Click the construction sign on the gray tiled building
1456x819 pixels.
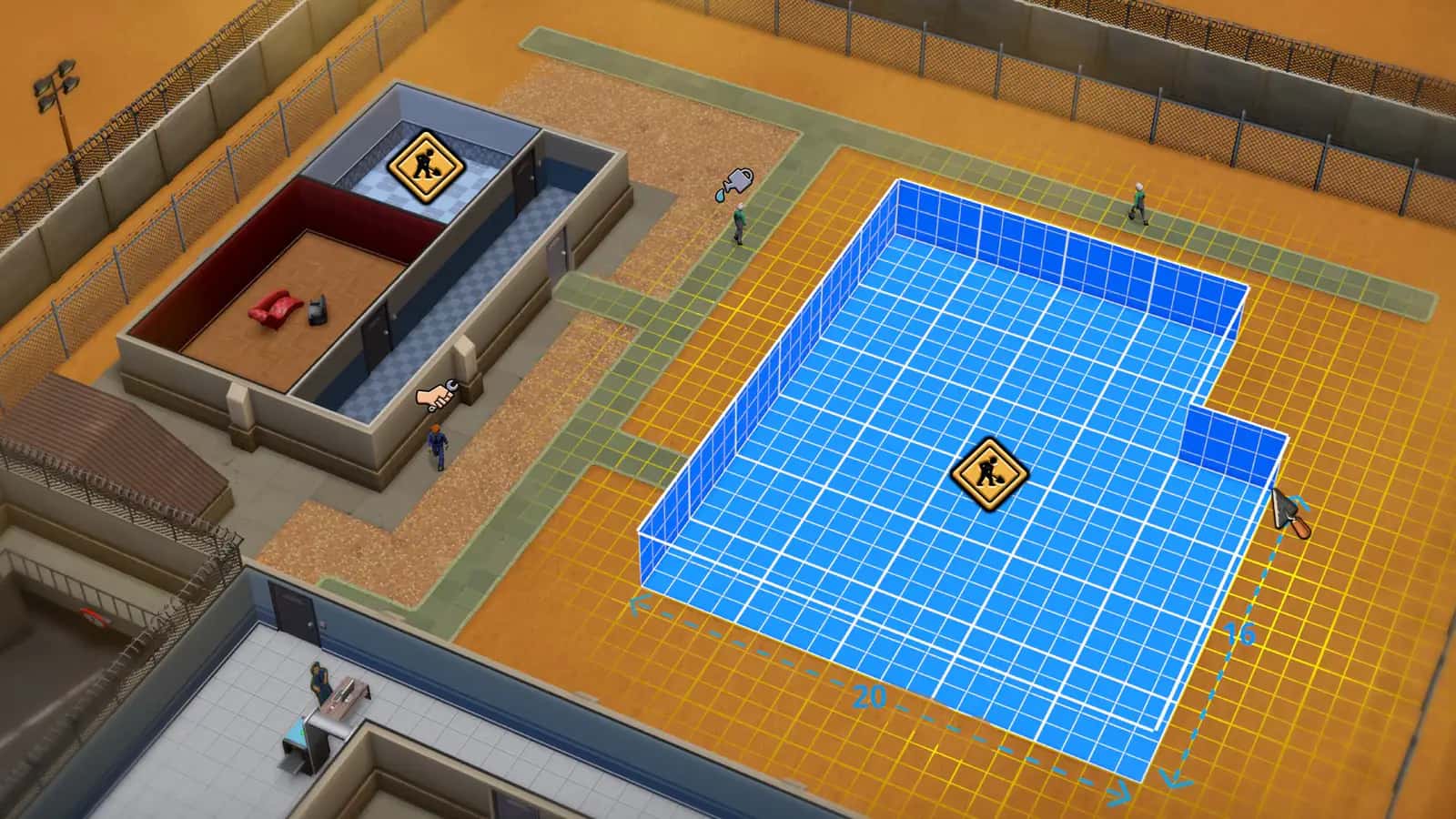[428, 176]
